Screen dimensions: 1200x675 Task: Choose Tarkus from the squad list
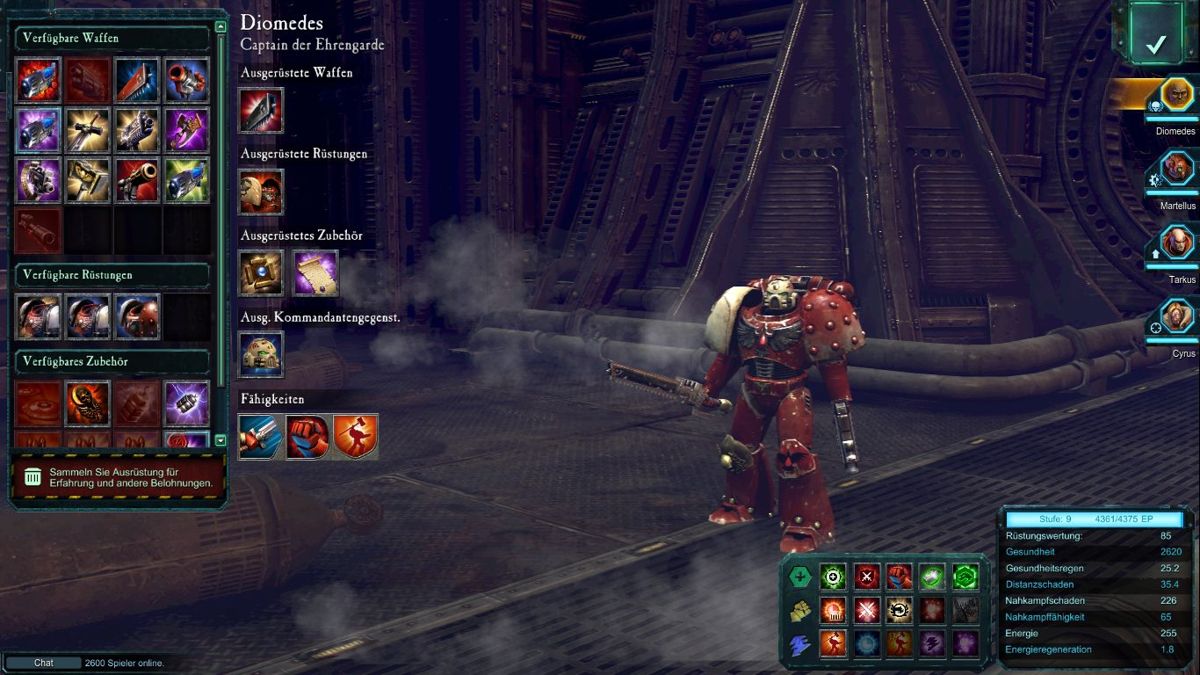[x=1177, y=243]
